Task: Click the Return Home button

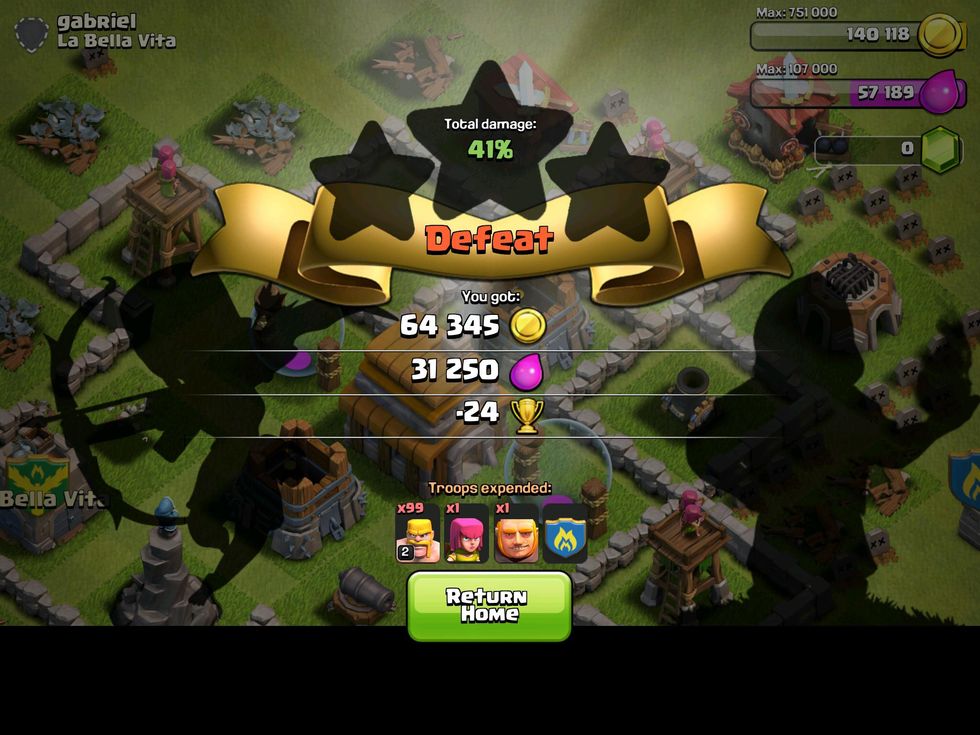Action: (x=489, y=605)
